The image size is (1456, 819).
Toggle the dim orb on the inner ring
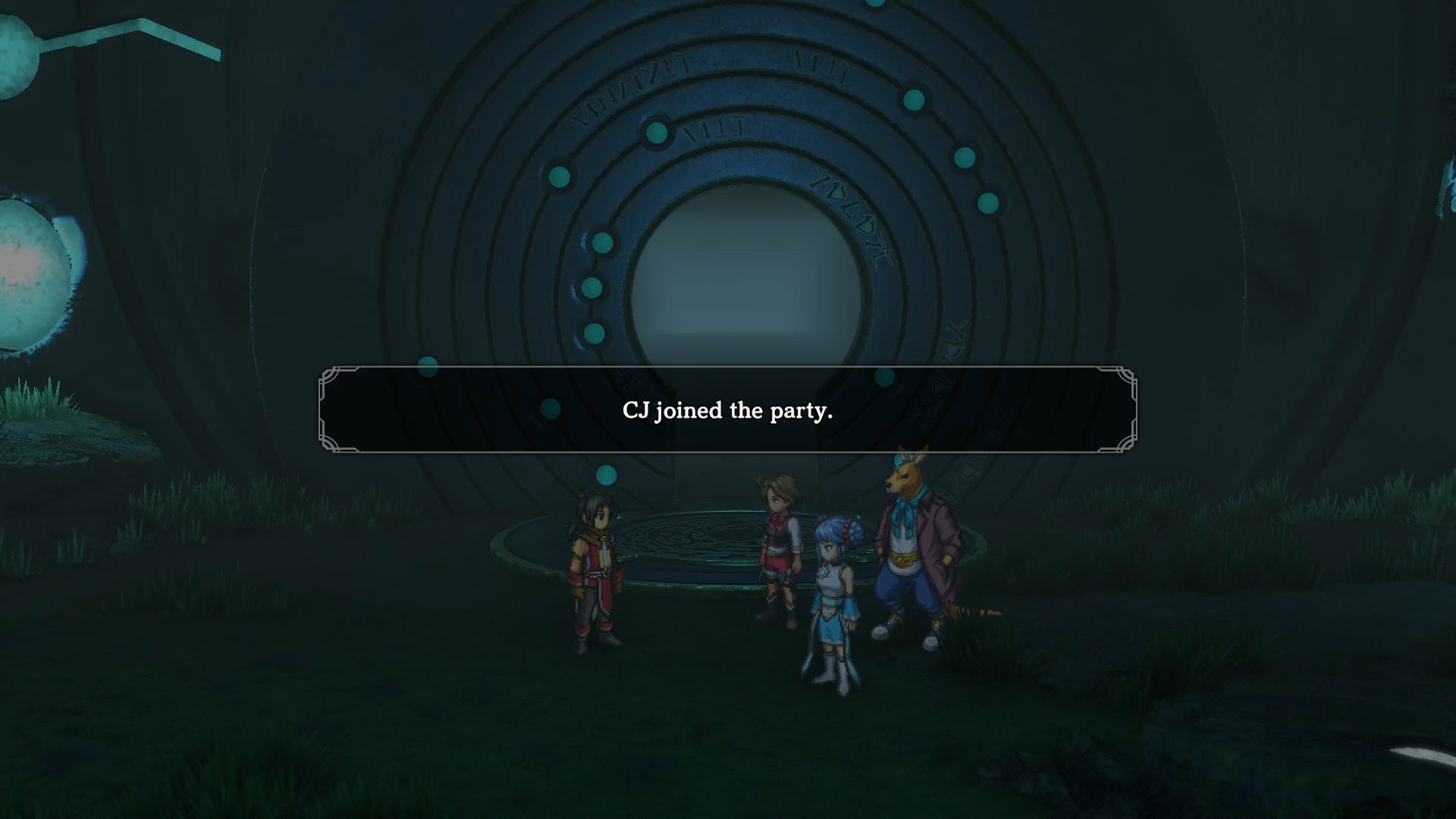[550, 409]
